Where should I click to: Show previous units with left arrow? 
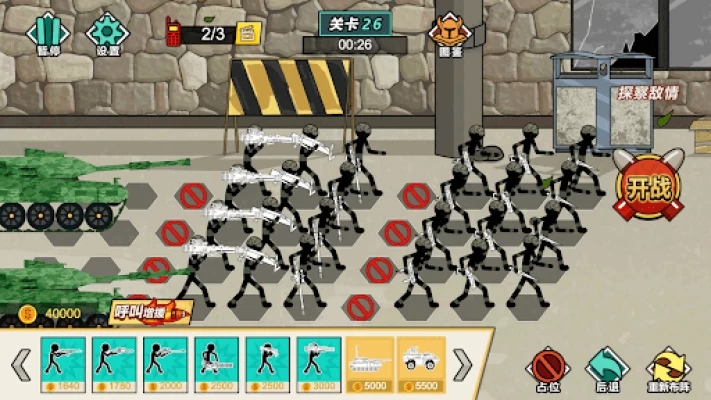click(x=20, y=365)
